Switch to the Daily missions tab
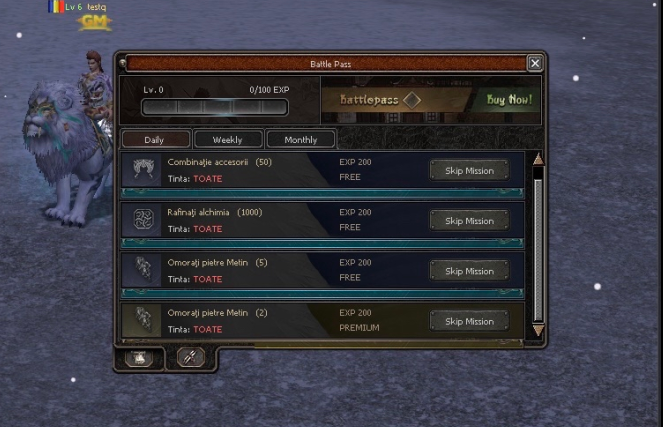This screenshot has height=427, width=663. (x=154, y=140)
